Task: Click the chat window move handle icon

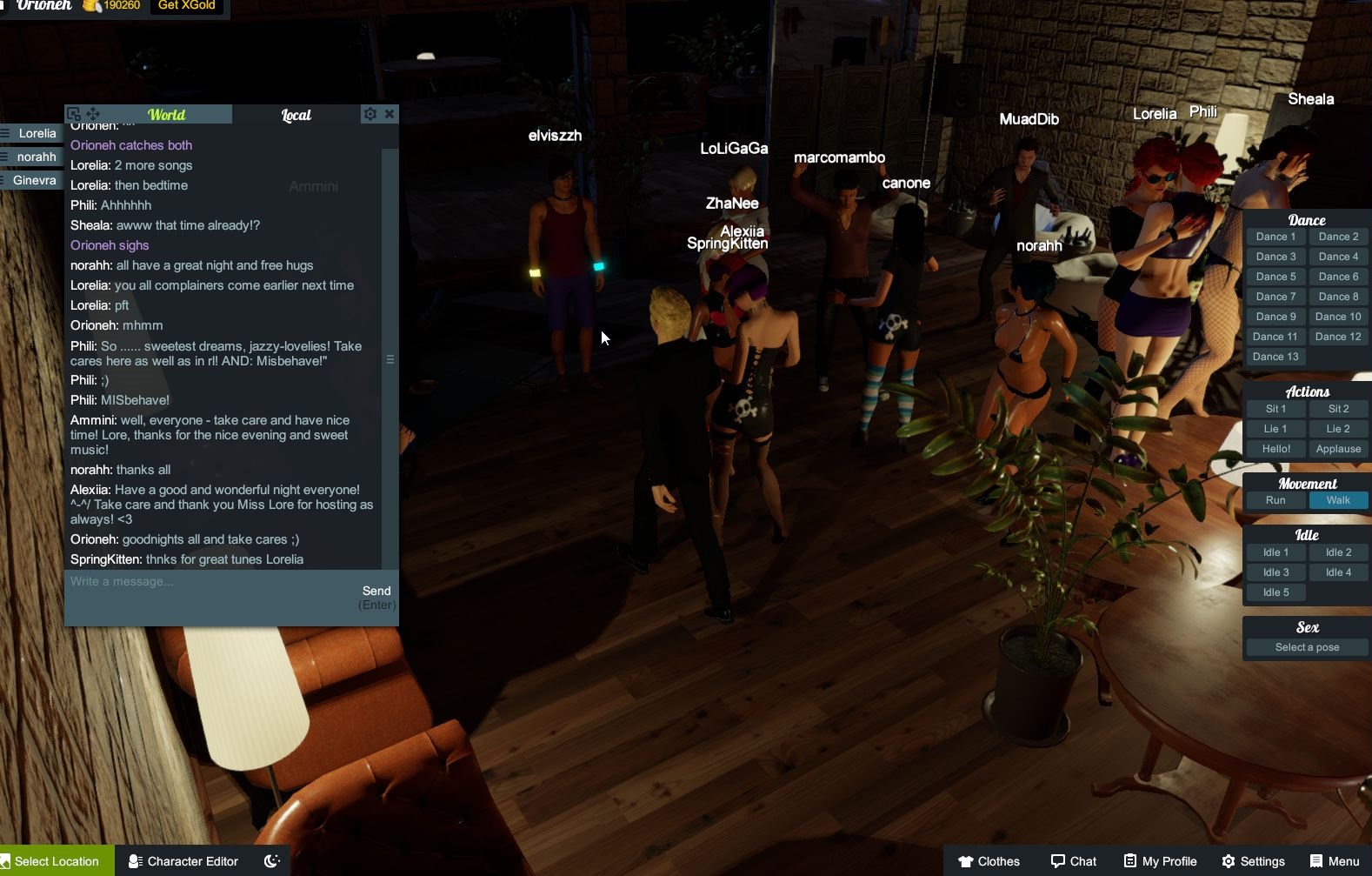Action: pos(94,113)
